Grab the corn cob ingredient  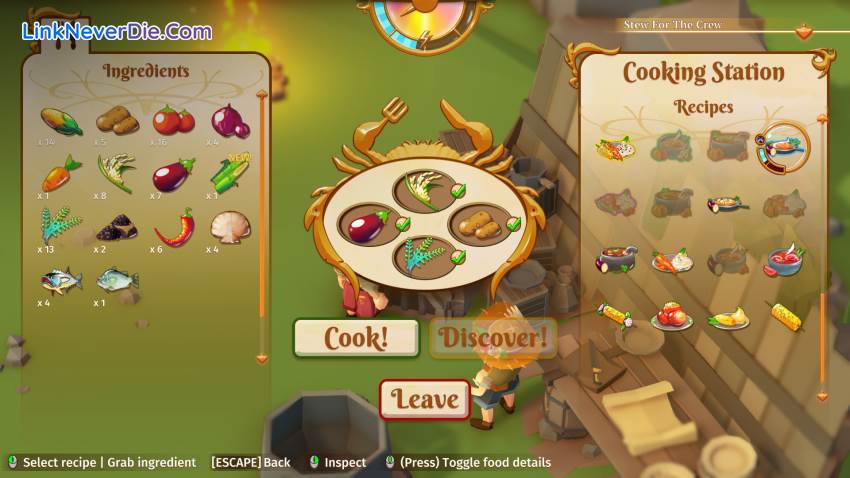(x=60, y=121)
